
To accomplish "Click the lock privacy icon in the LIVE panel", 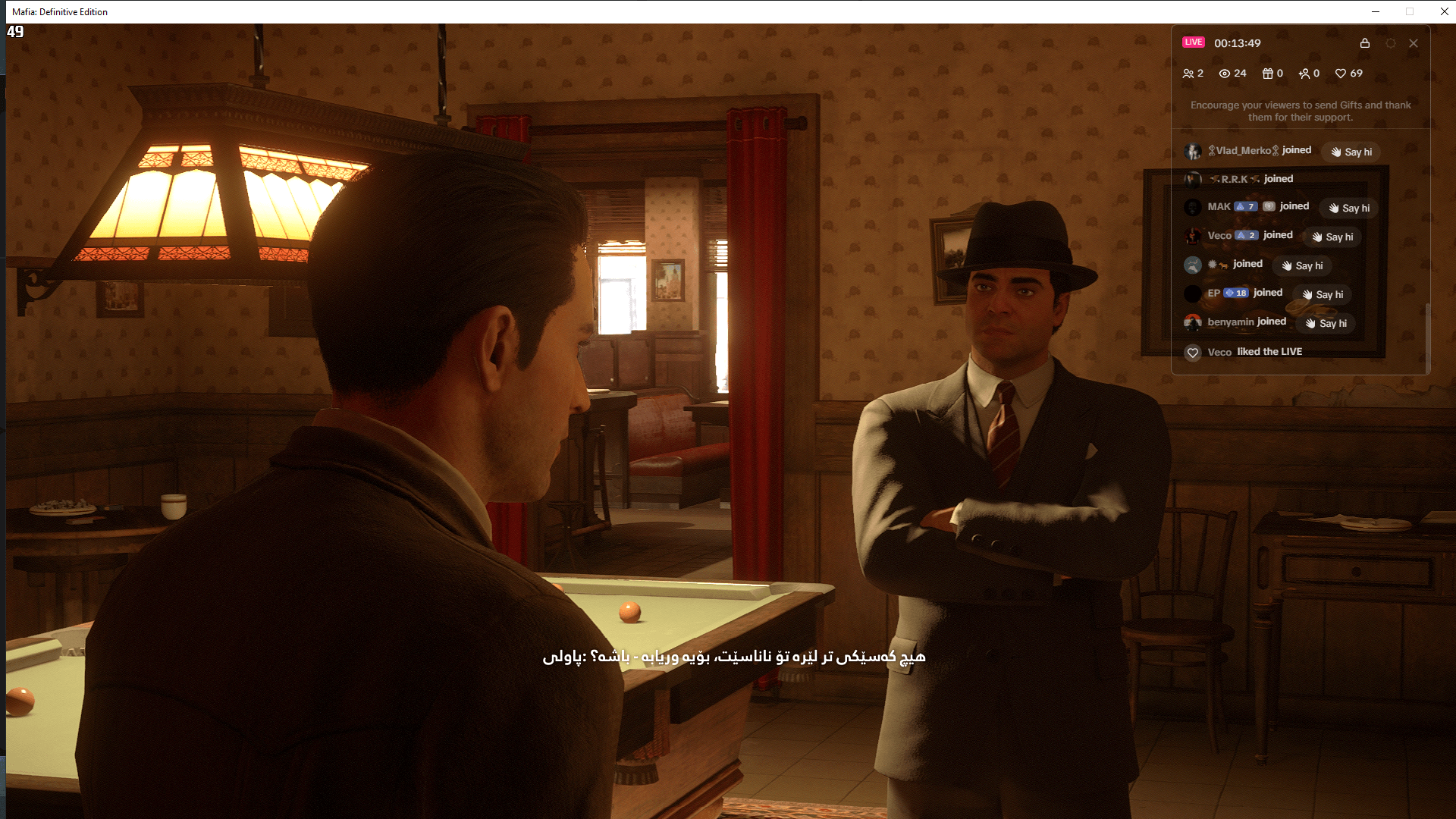I will point(1365,43).
